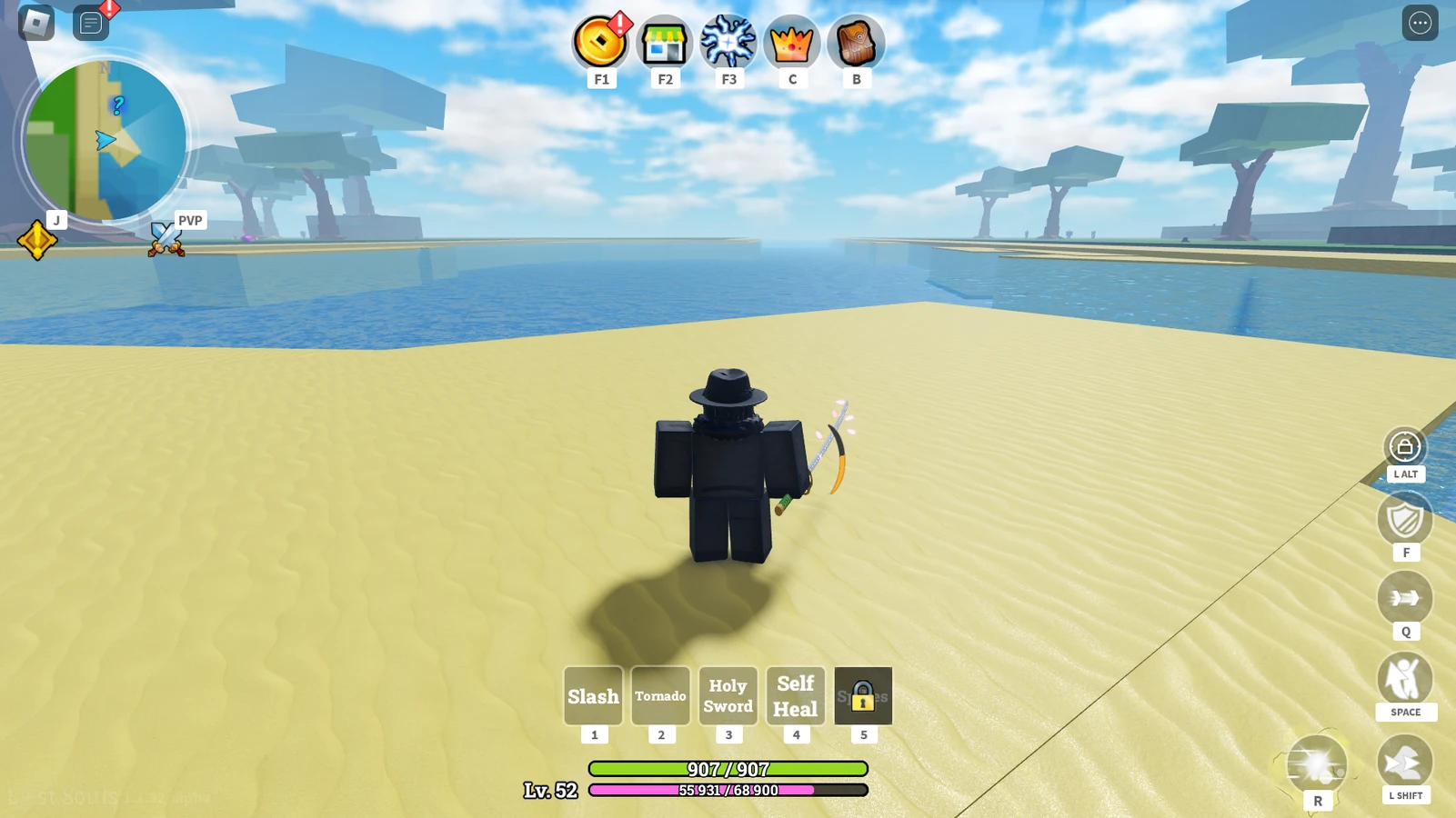Open the skills menu via the F3 lightning icon

click(x=728, y=43)
